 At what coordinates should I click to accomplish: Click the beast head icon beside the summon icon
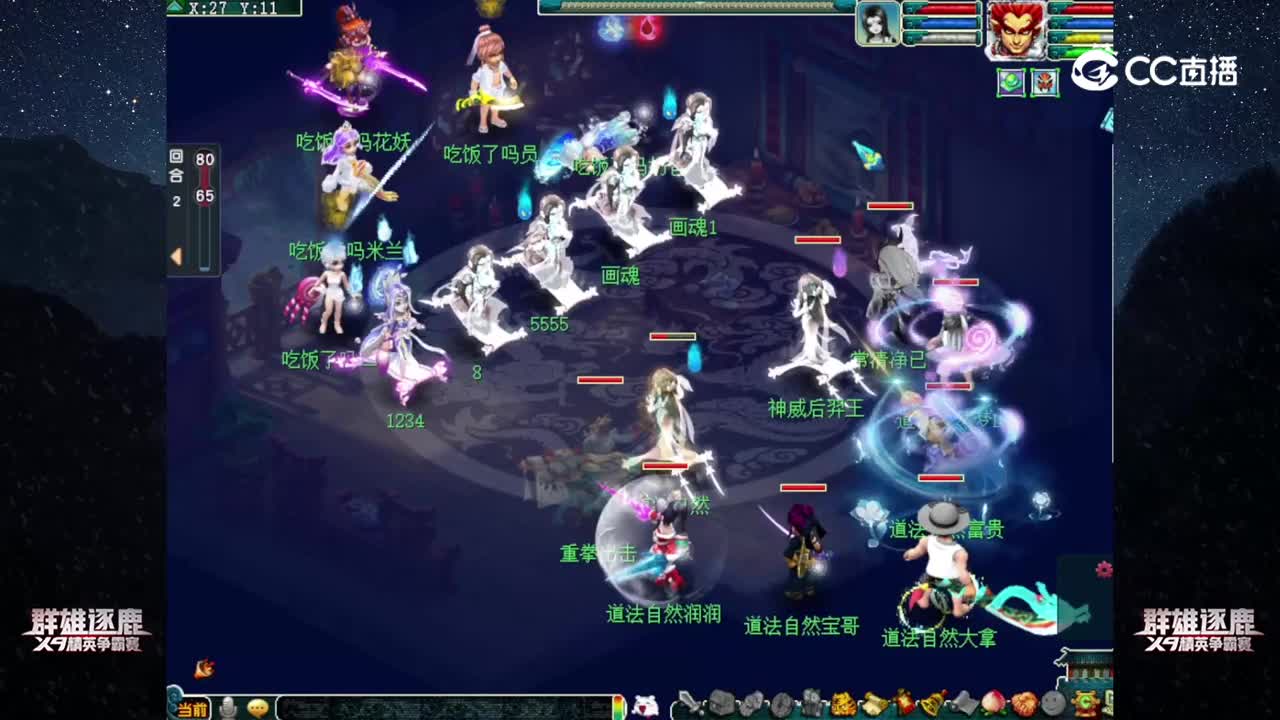point(1045,84)
